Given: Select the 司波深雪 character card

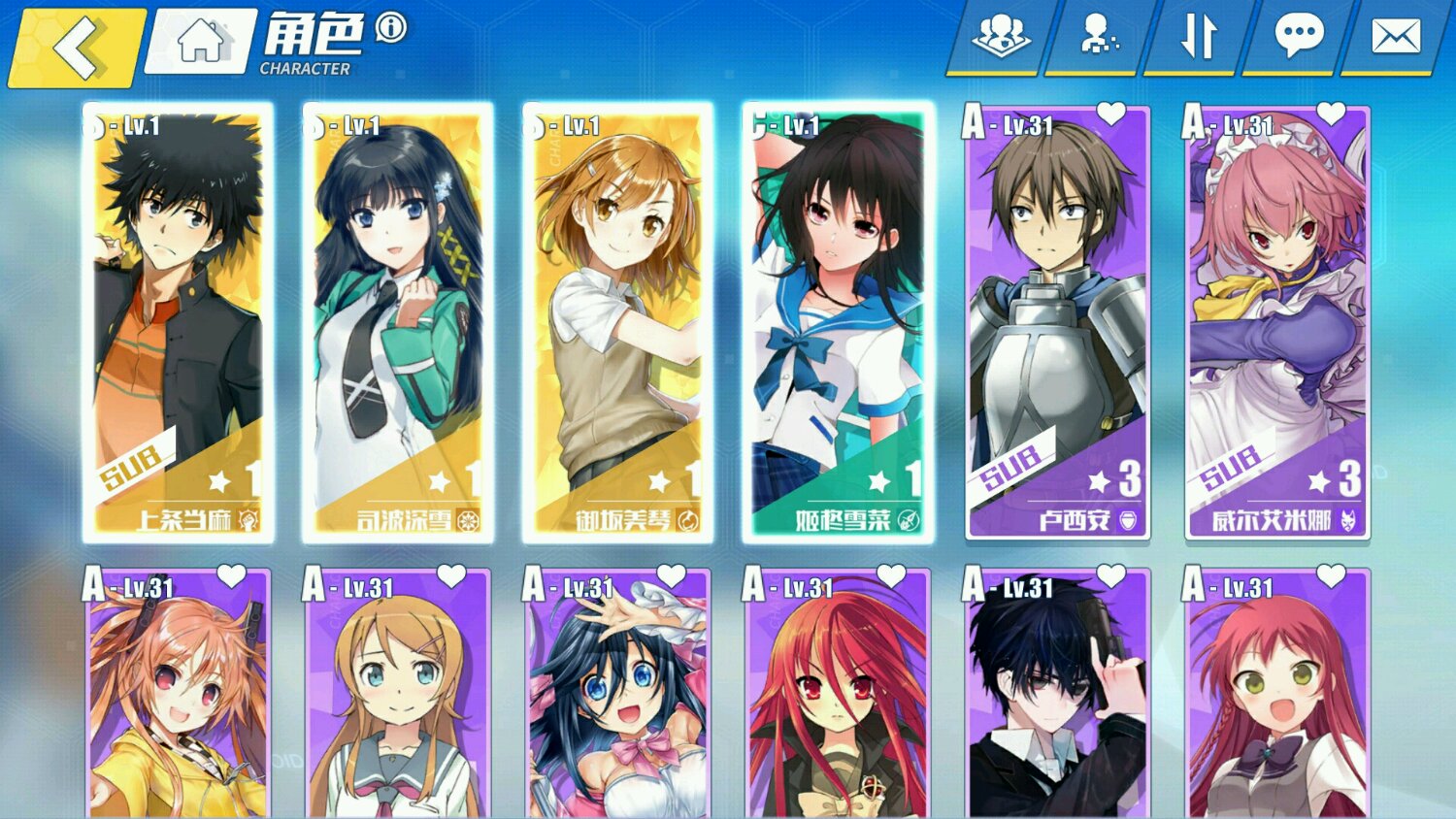Looking at the screenshot, I should click(x=398, y=322).
